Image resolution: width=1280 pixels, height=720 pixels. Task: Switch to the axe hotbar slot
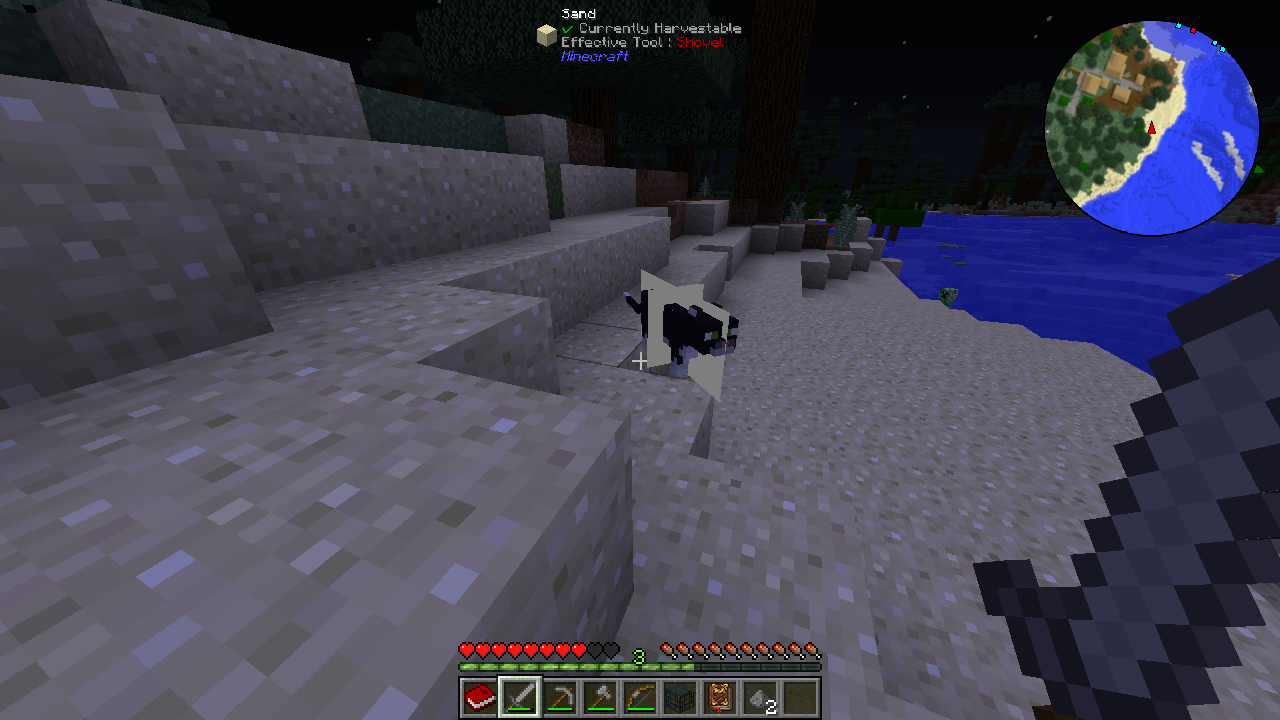pos(600,697)
